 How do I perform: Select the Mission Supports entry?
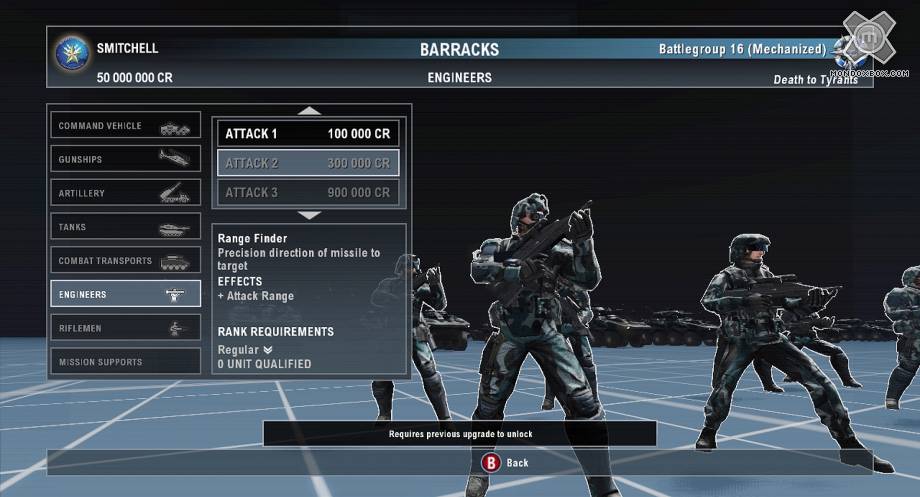pos(126,362)
